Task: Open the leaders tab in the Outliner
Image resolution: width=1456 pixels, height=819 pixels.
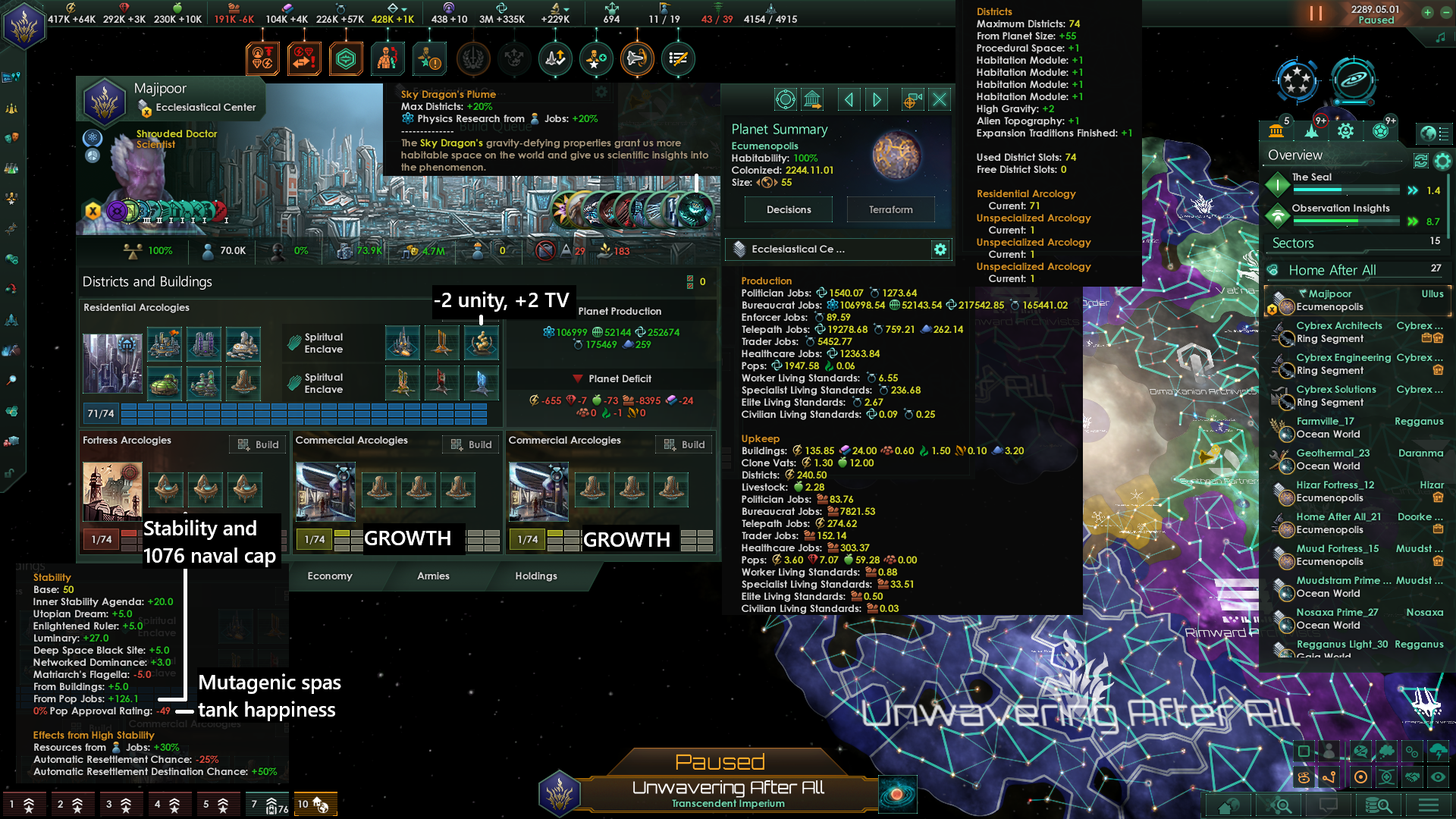Action: pos(1345,130)
